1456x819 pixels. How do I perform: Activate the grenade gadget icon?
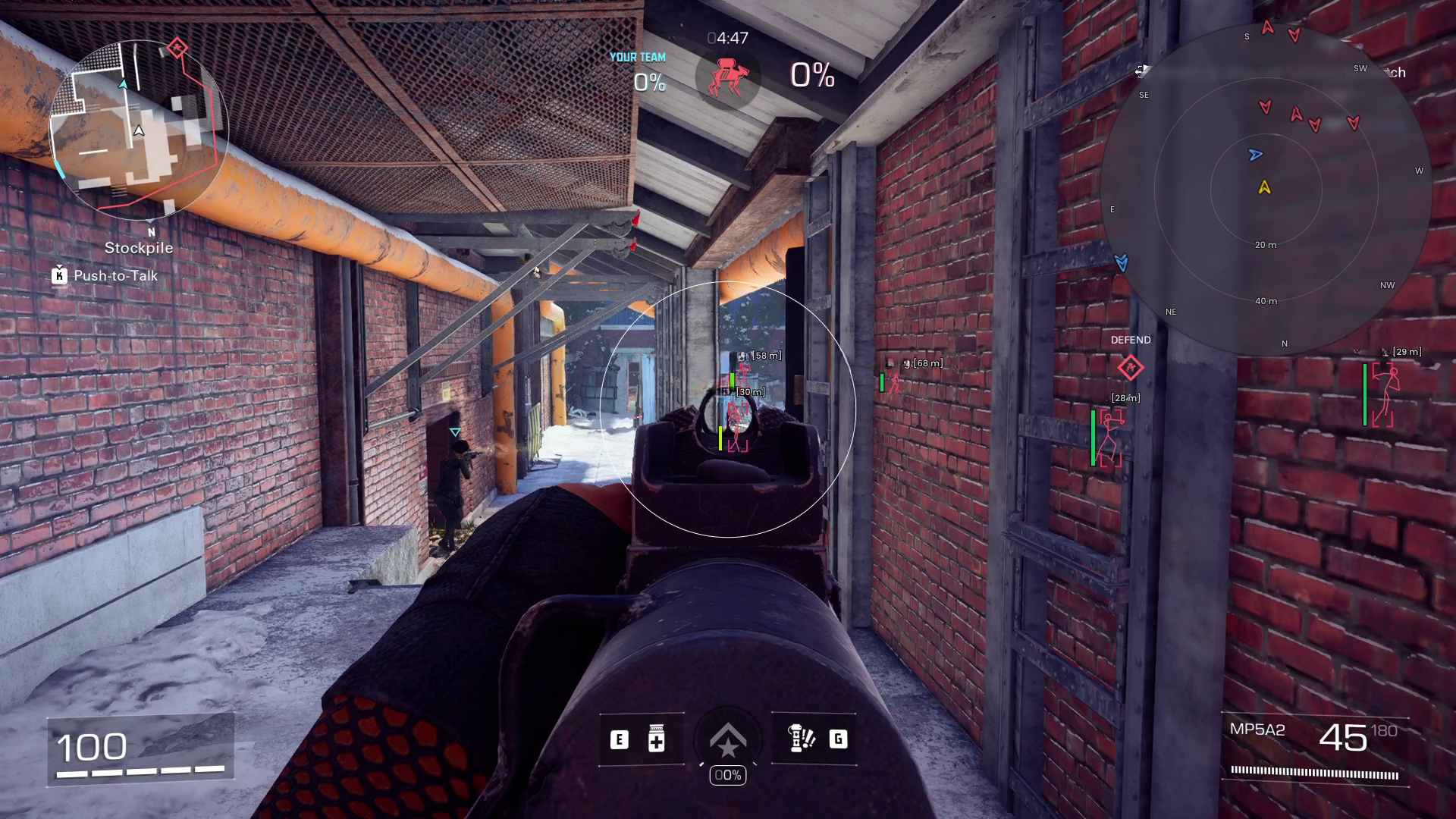click(x=800, y=739)
